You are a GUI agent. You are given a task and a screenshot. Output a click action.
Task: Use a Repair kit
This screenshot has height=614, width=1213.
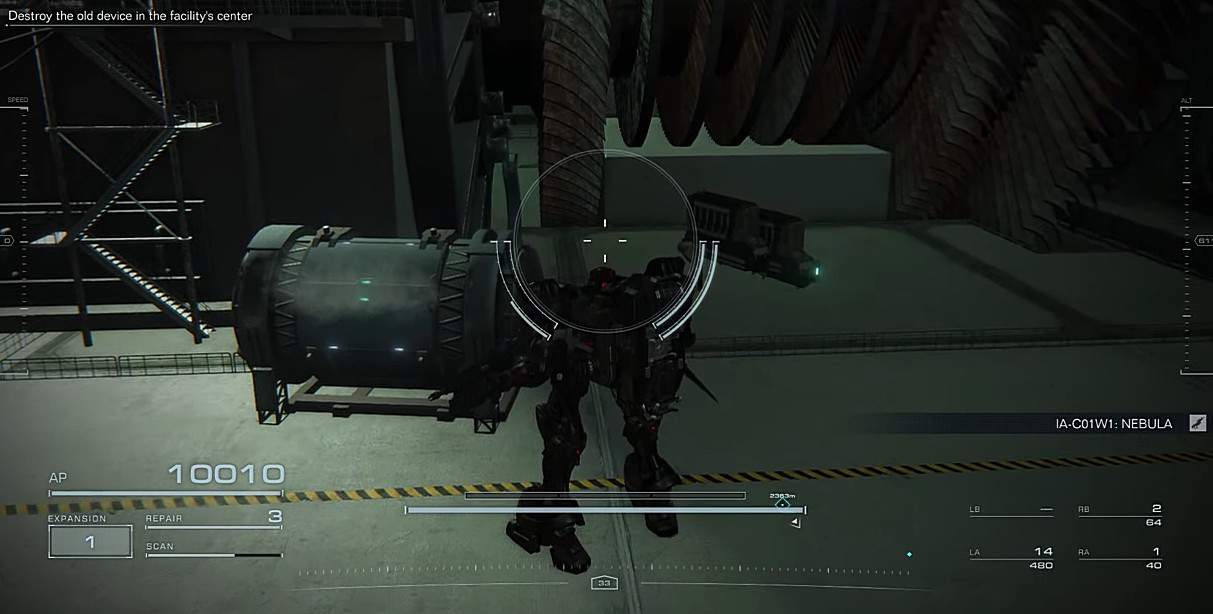click(x=213, y=518)
